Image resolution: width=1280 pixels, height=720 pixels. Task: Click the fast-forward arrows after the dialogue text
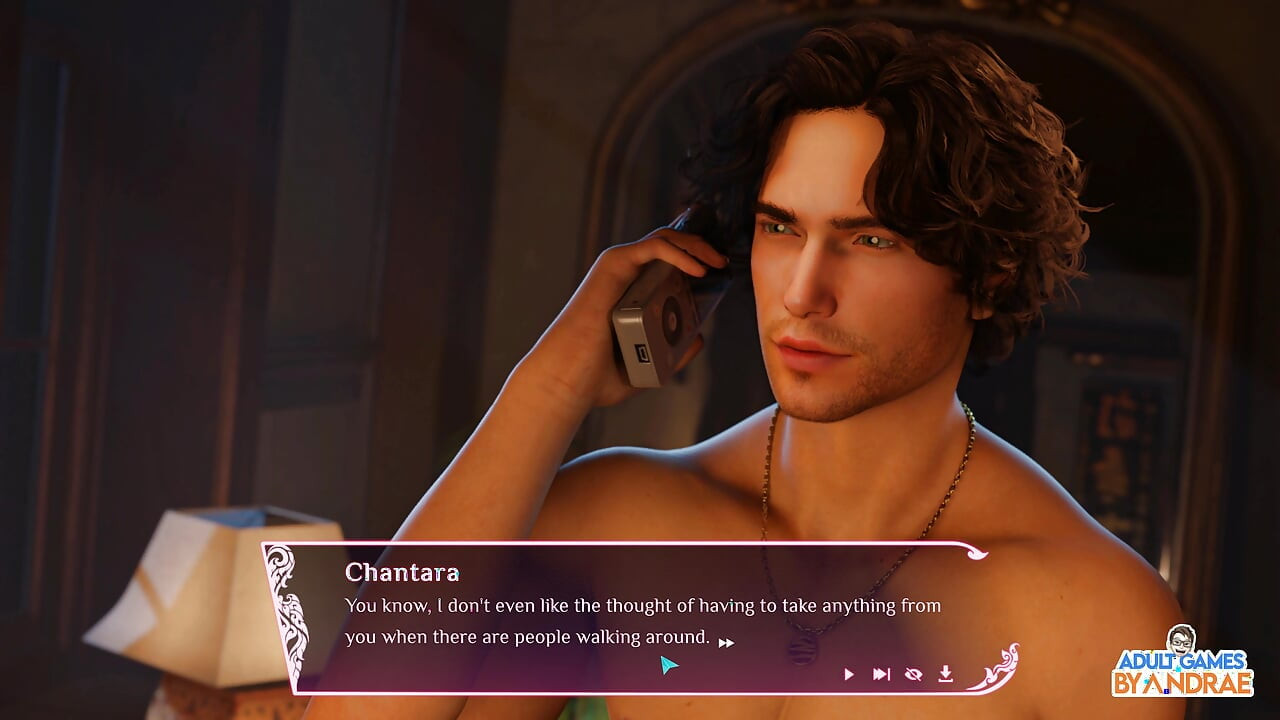click(x=726, y=642)
